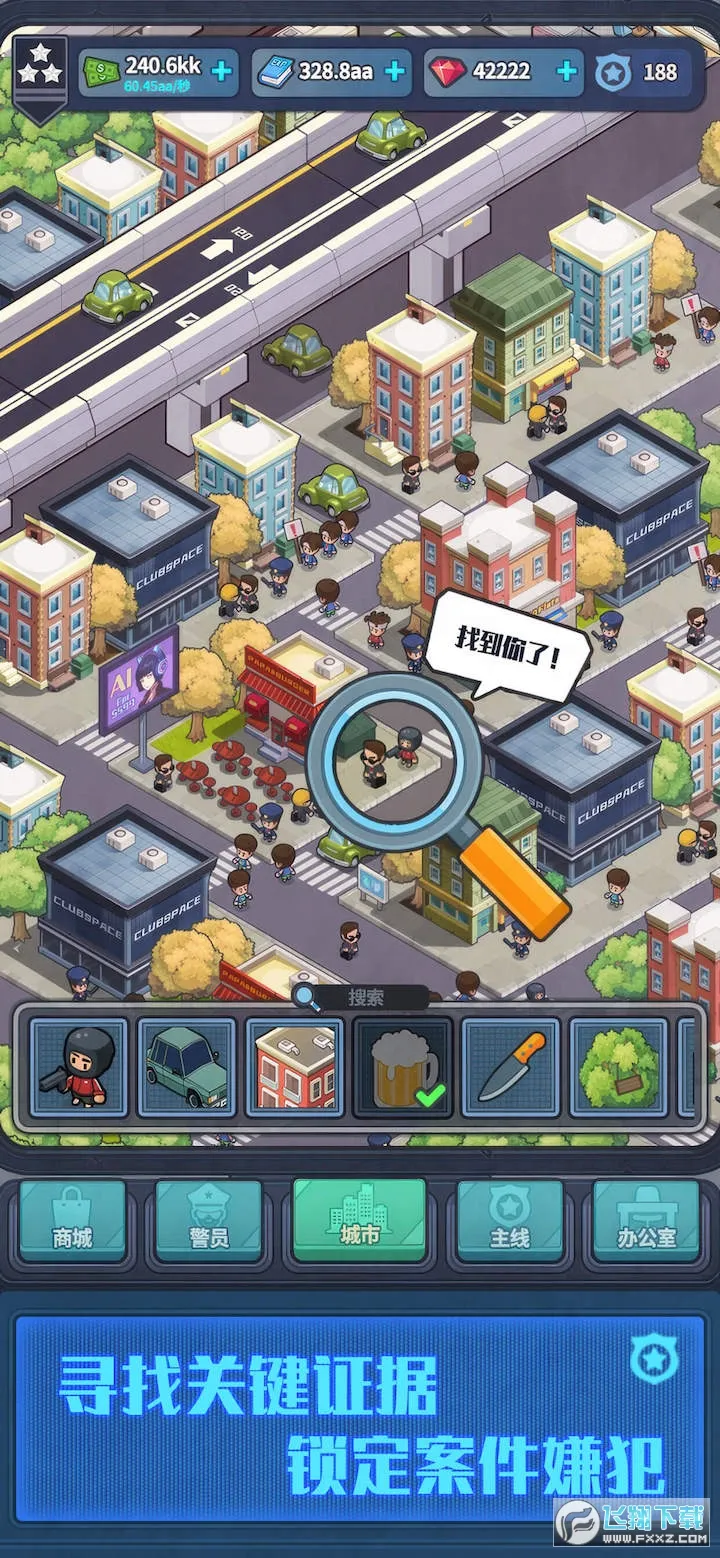Switch to the 警员 officers tab
This screenshot has width=720, height=1558.
(x=209, y=1221)
